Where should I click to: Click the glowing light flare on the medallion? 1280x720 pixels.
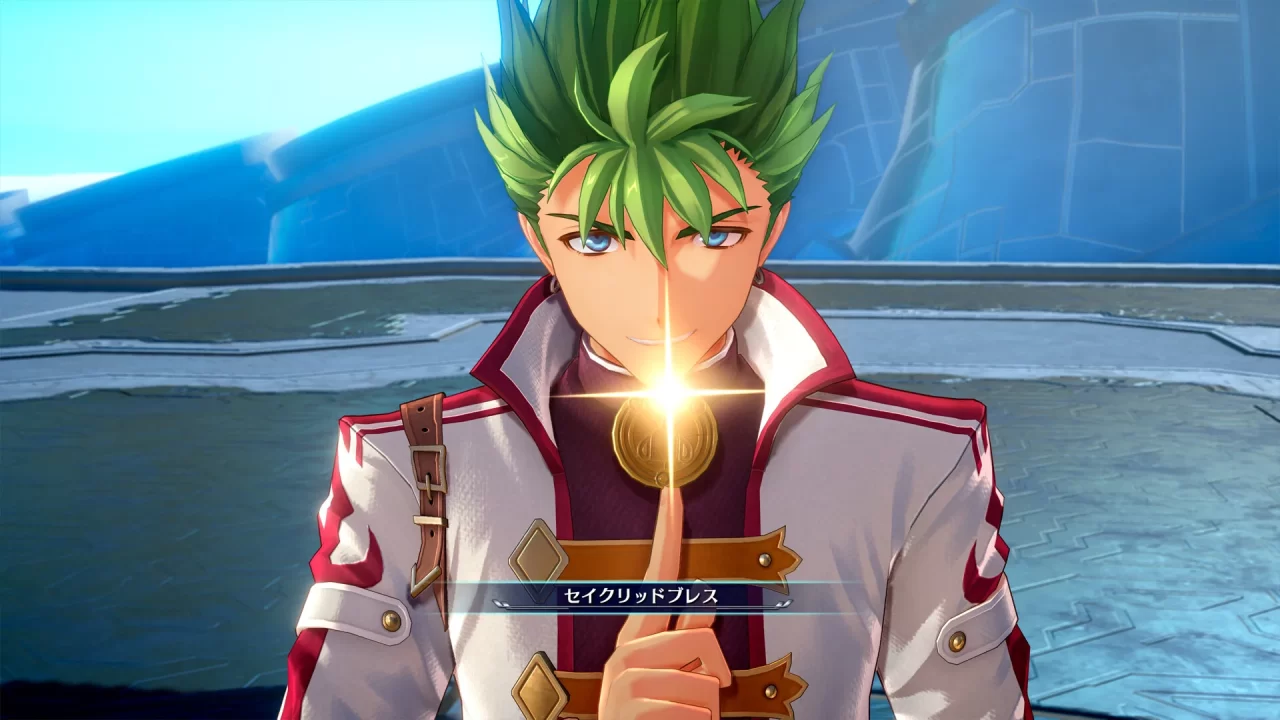click(x=671, y=392)
